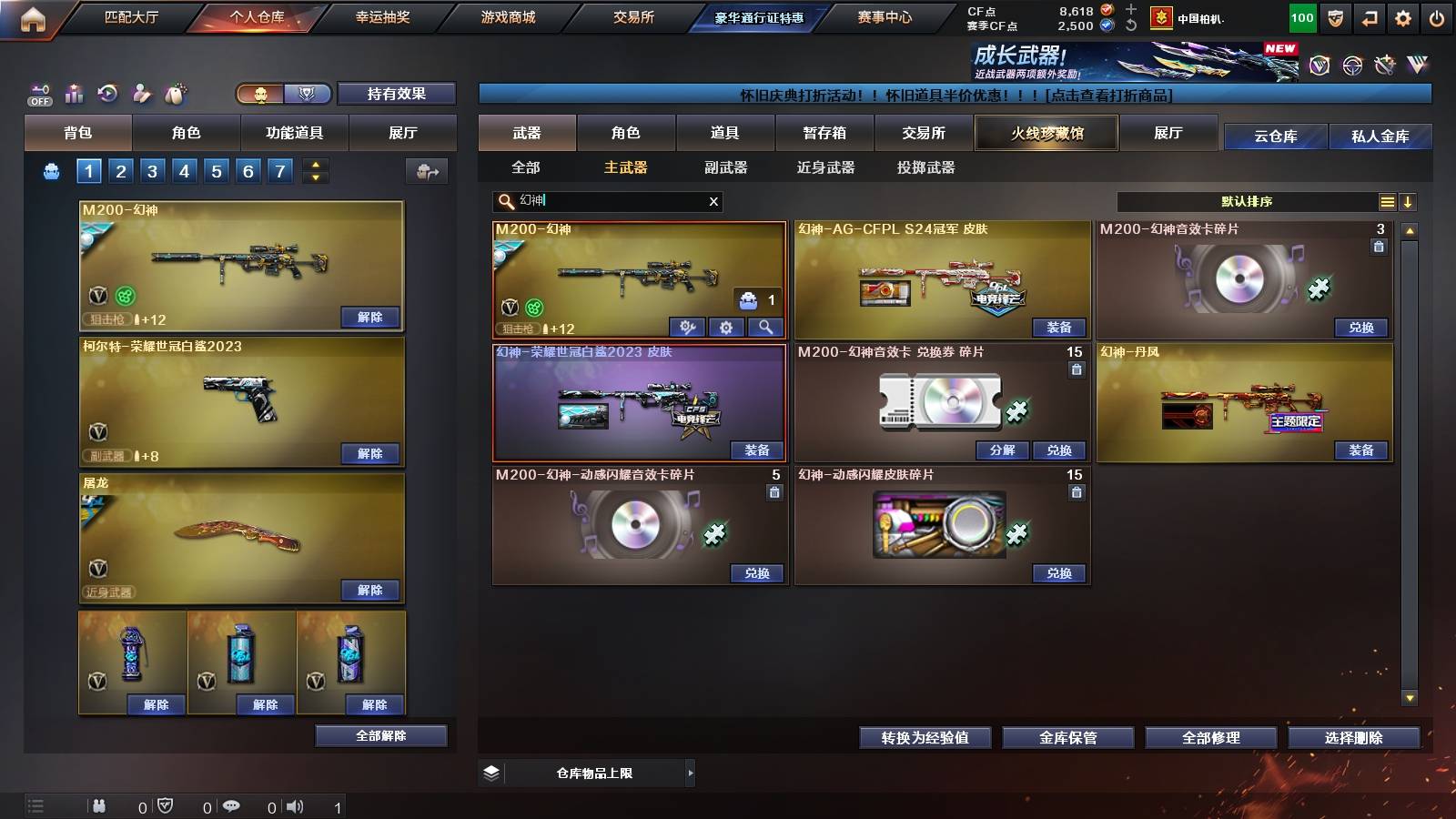Click the trash delete icon on M200-幻神音效卡碎片
The width and height of the screenshot is (1456, 819).
coord(1380,246)
